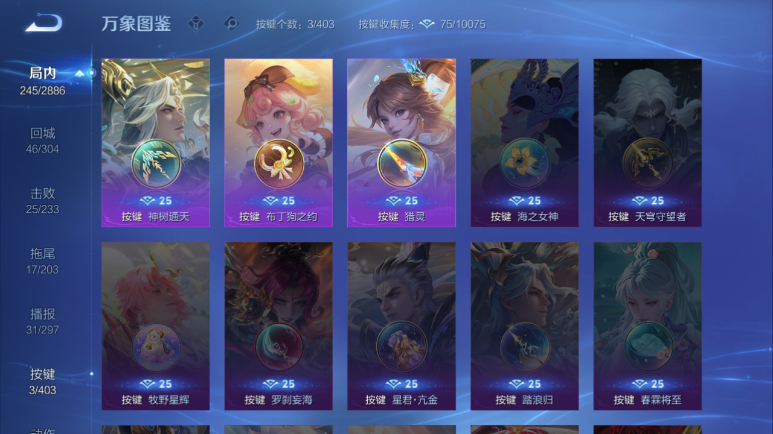Open the 猎灵 button skin card

click(401, 142)
